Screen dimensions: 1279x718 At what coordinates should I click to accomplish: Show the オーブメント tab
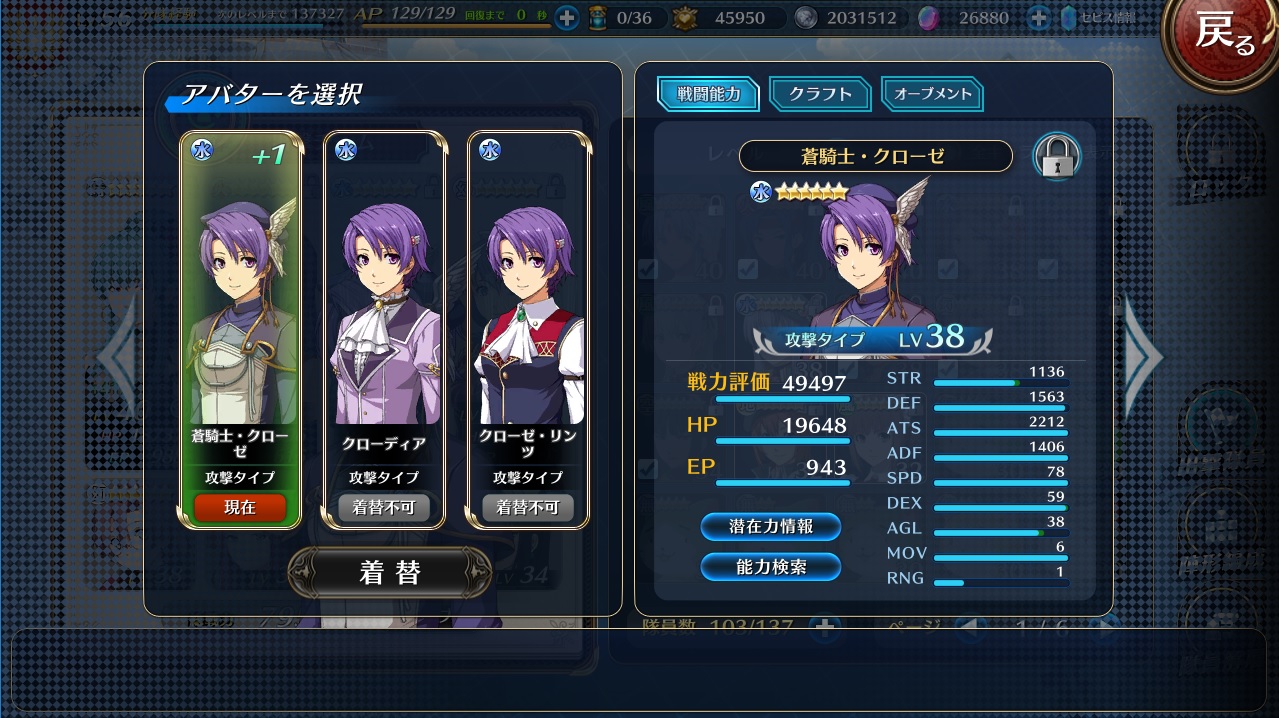click(x=933, y=94)
